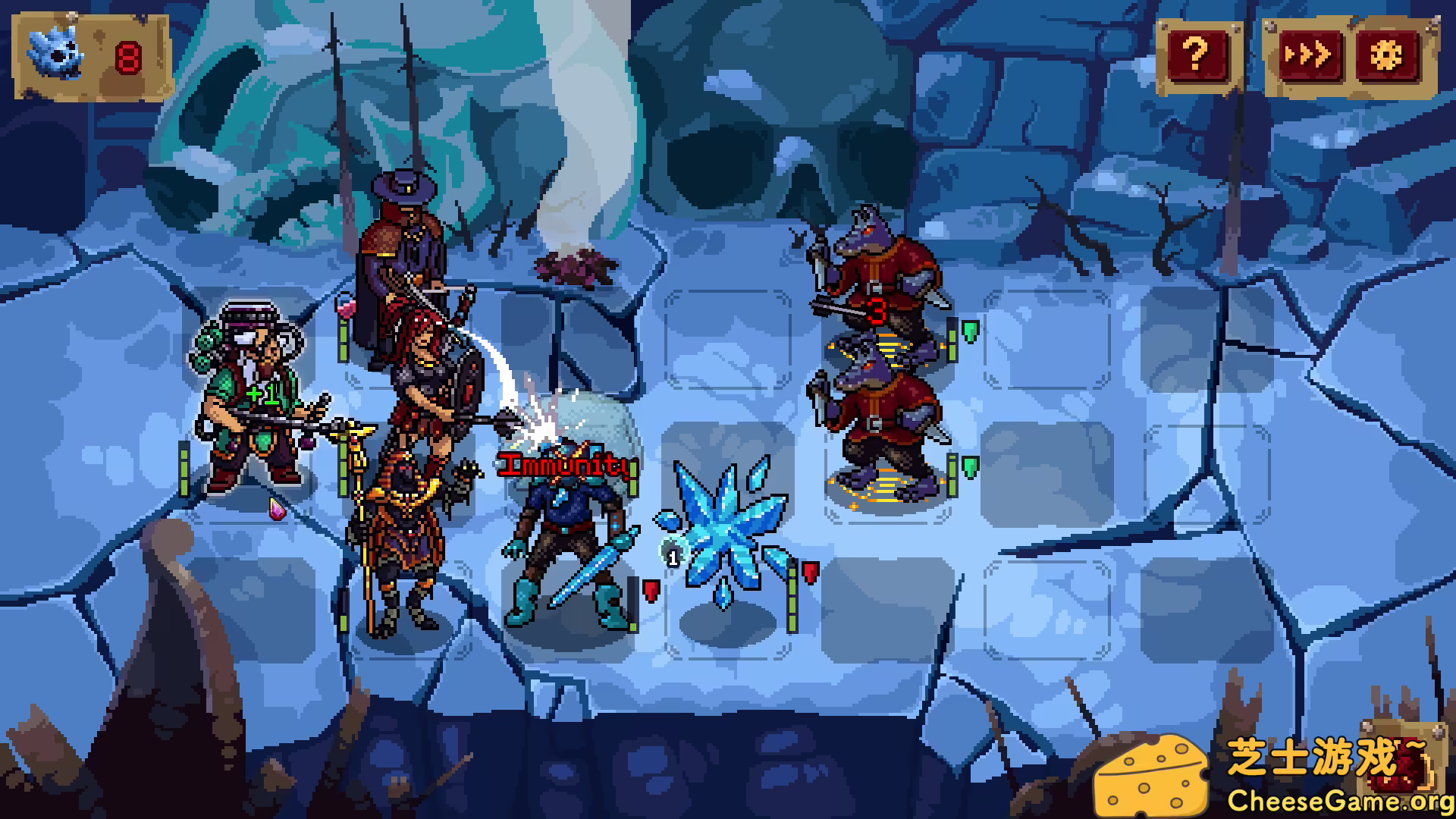
Task: Click the pink gem icon below the engineer
Action: click(279, 510)
